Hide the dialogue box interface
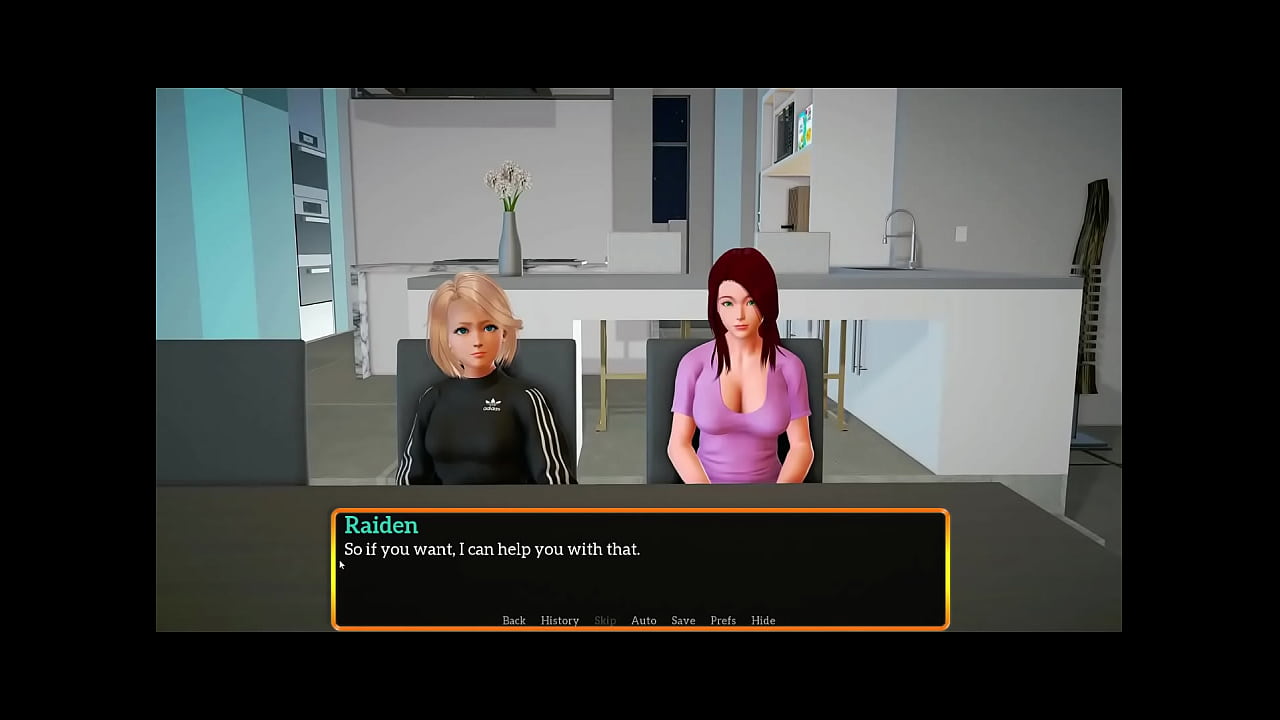Screen dimensions: 1280x720 click(x=763, y=621)
